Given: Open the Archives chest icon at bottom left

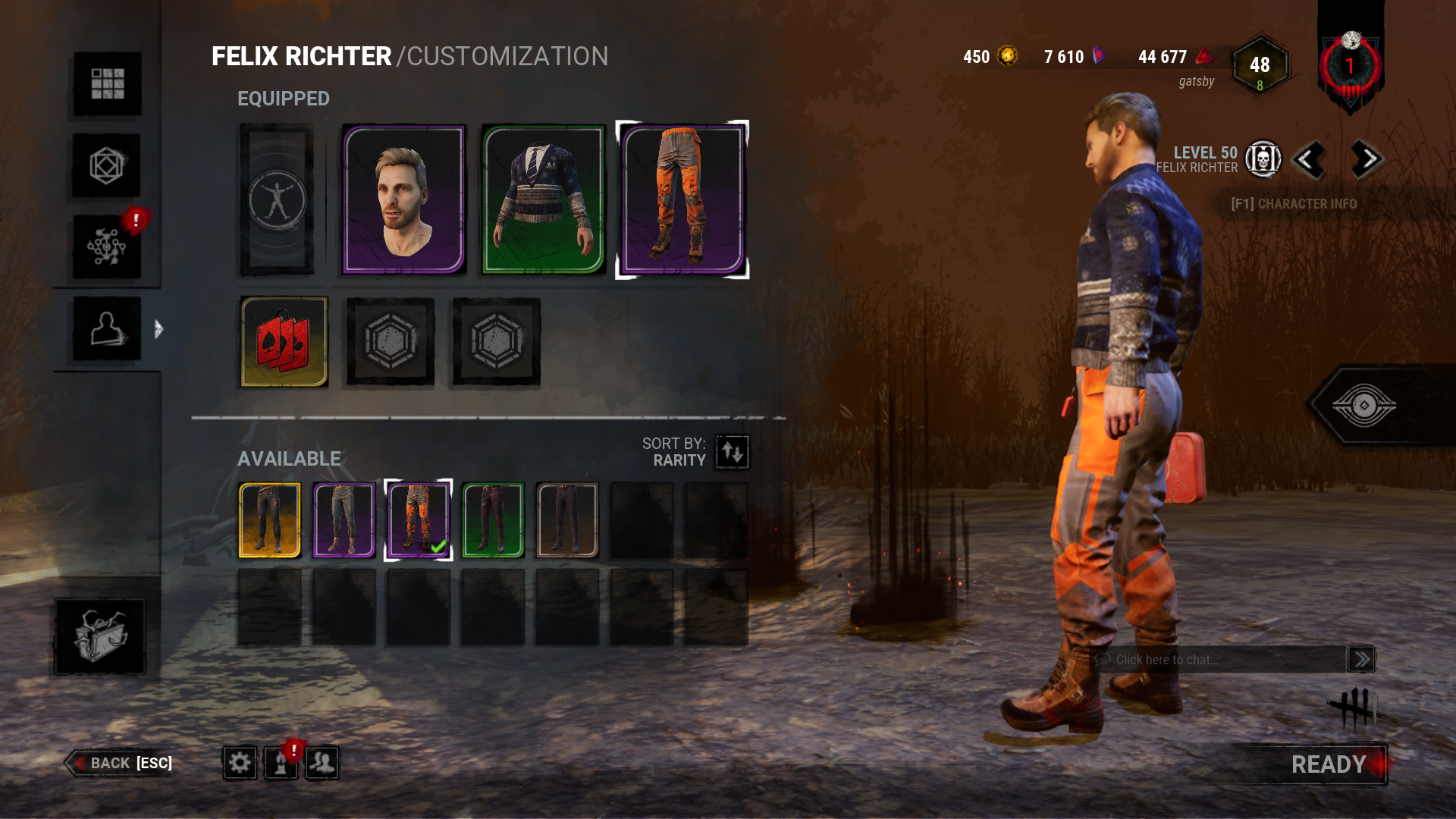Looking at the screenshot, I should coord(100,637).
